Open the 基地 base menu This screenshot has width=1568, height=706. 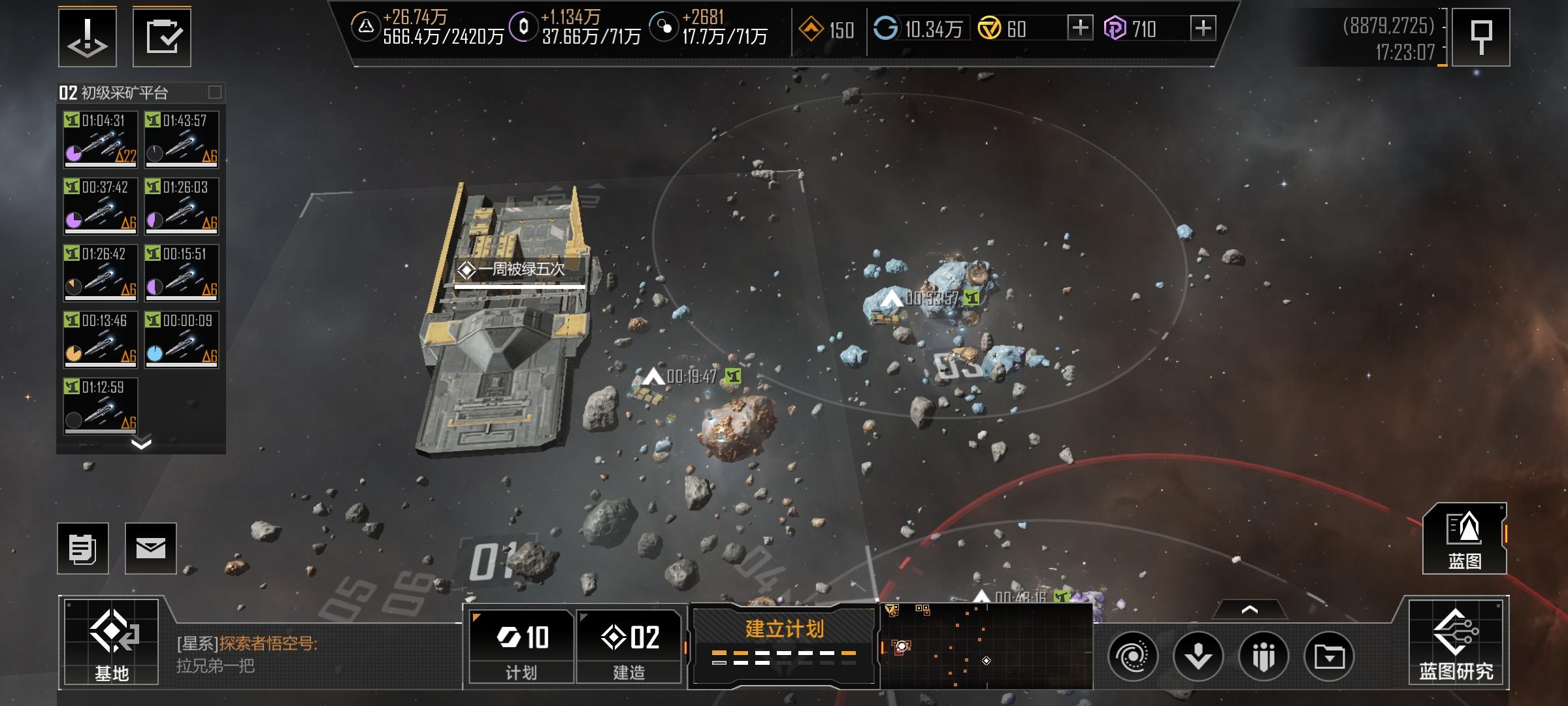pyautogui.click(x=111, y=642)
